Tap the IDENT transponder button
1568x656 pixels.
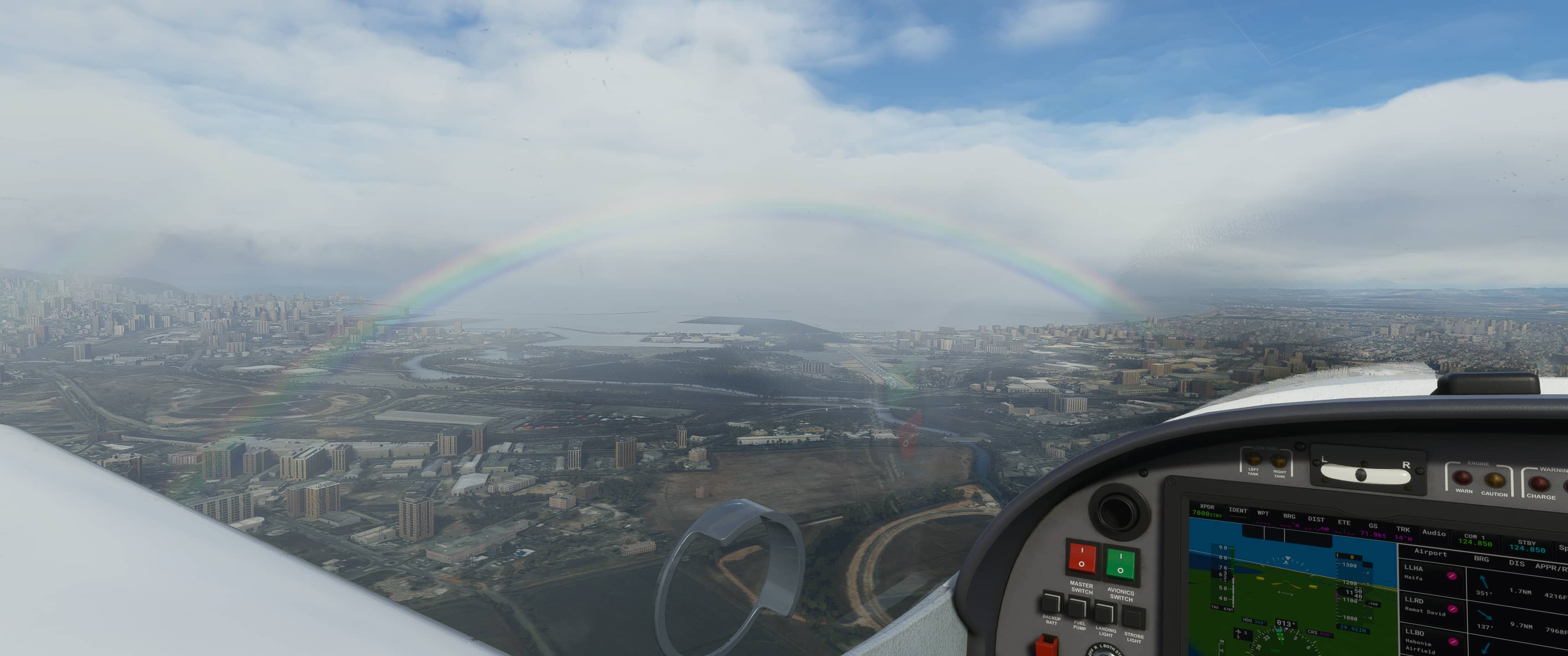coord(1238,511)
